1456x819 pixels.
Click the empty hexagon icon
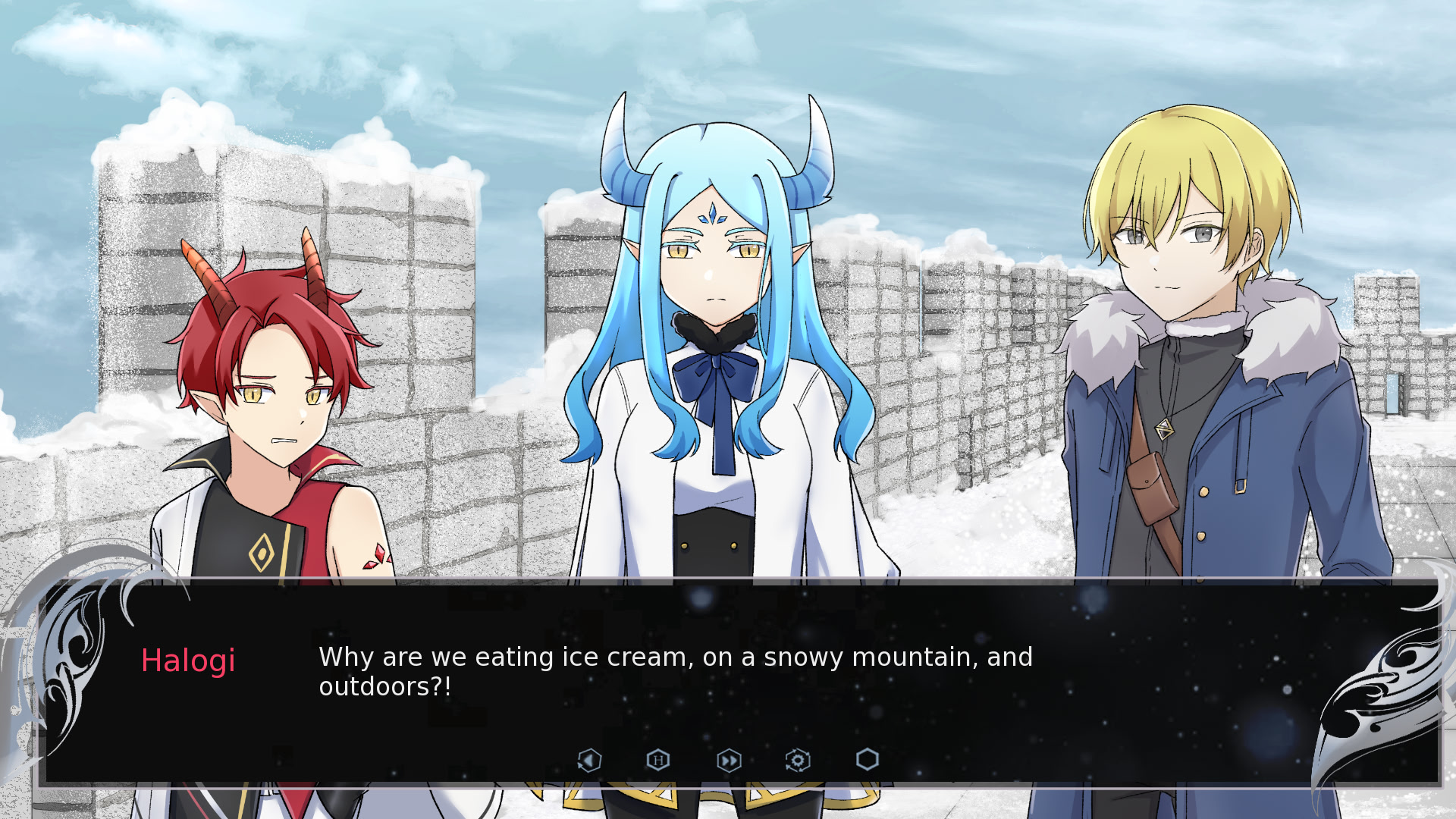point(867,760)
